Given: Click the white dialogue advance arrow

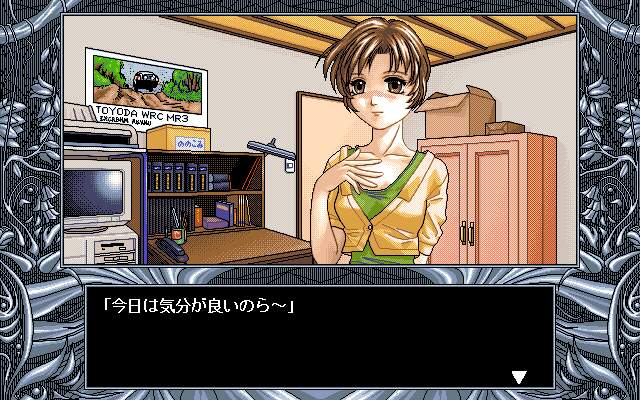Looking at the screenshot, I should coord(518,376).
